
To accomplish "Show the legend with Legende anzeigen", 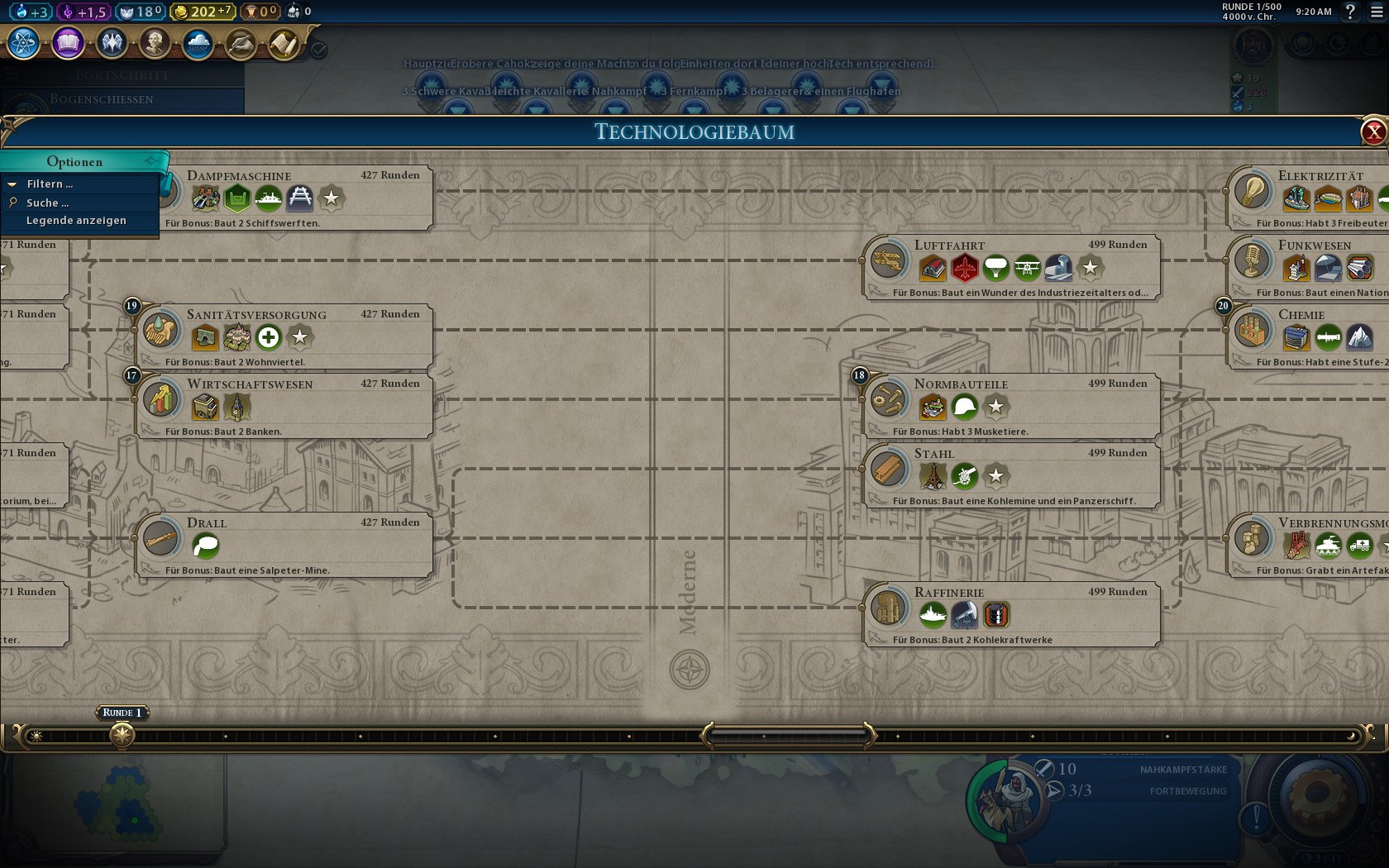I will [x=76, y=221].
